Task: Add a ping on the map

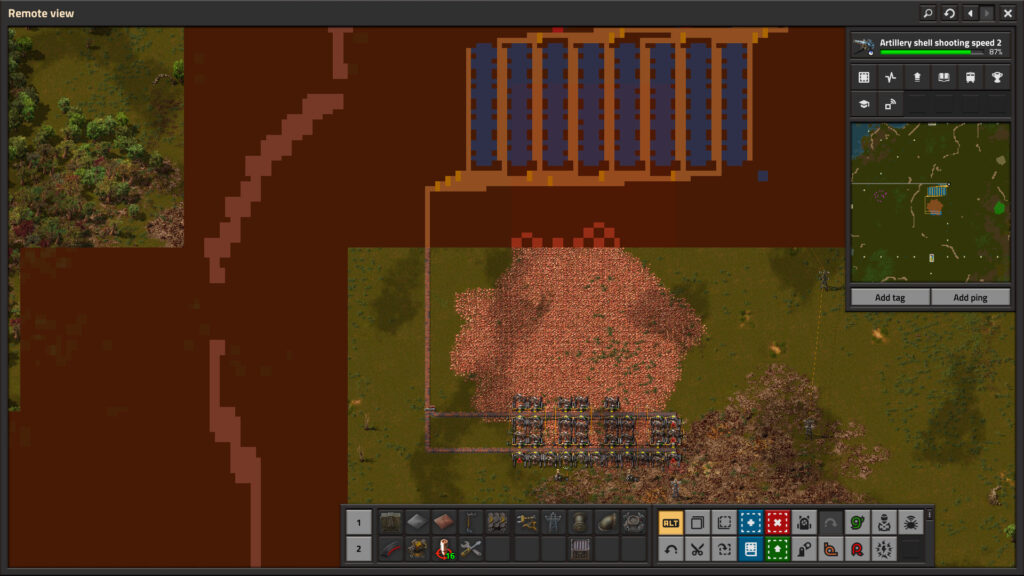Action: click(970, 298)
